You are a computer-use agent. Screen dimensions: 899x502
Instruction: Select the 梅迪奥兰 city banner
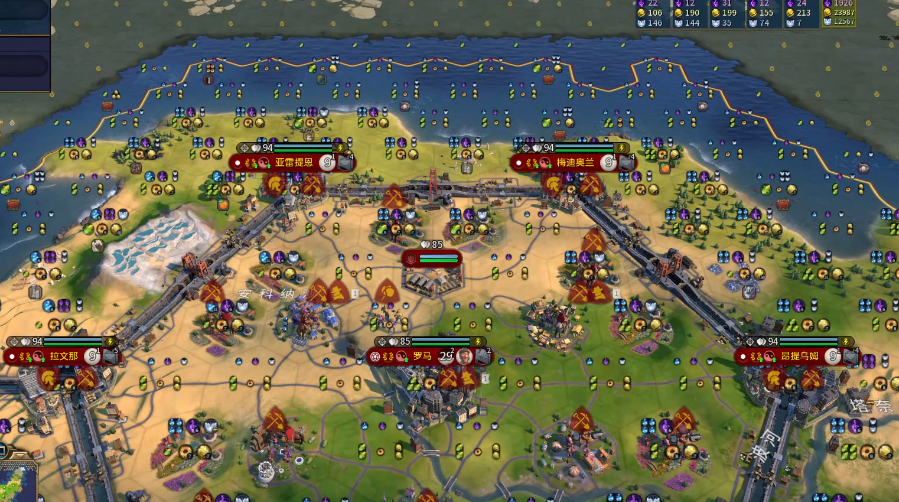coord(575,162)
